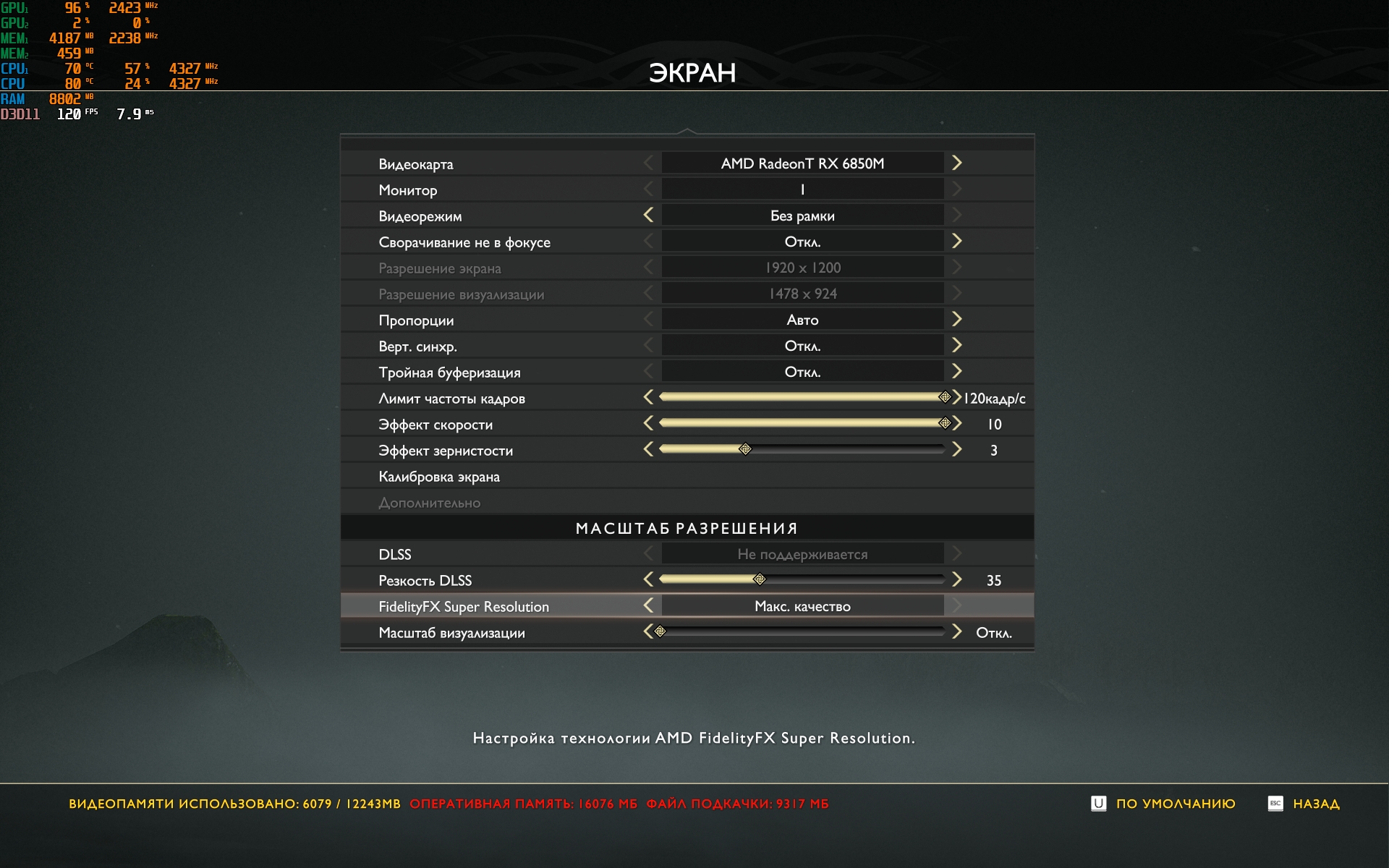The height and width of the screenshot is (868, 1389).
Task: Adjust the Эффект зернистости slider track
Action: 802,449
